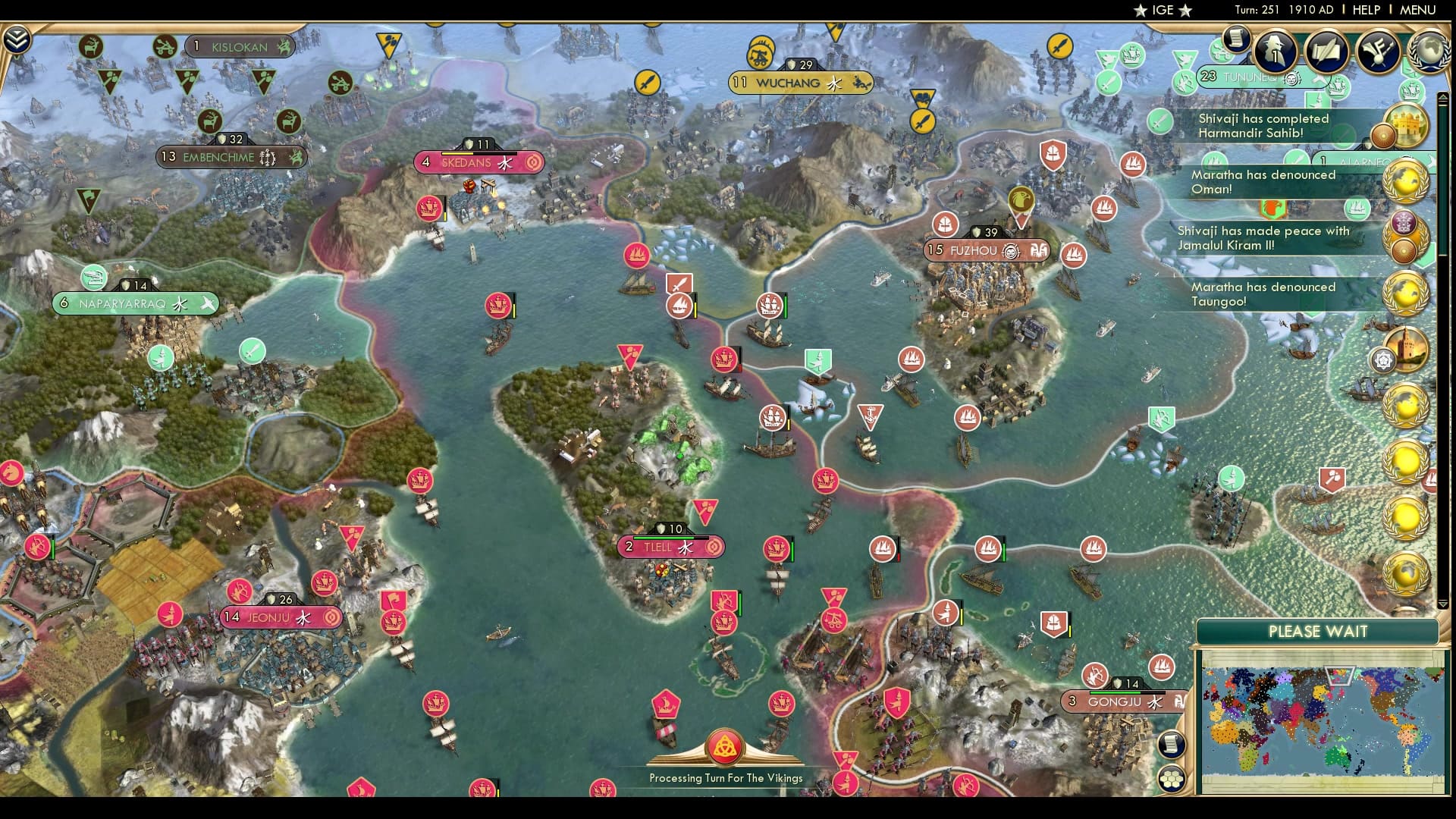The image size is (1456, 819).
Task: Click the Harmandir Sahib wonder notification icon
Action: [x=1408, y=126]
